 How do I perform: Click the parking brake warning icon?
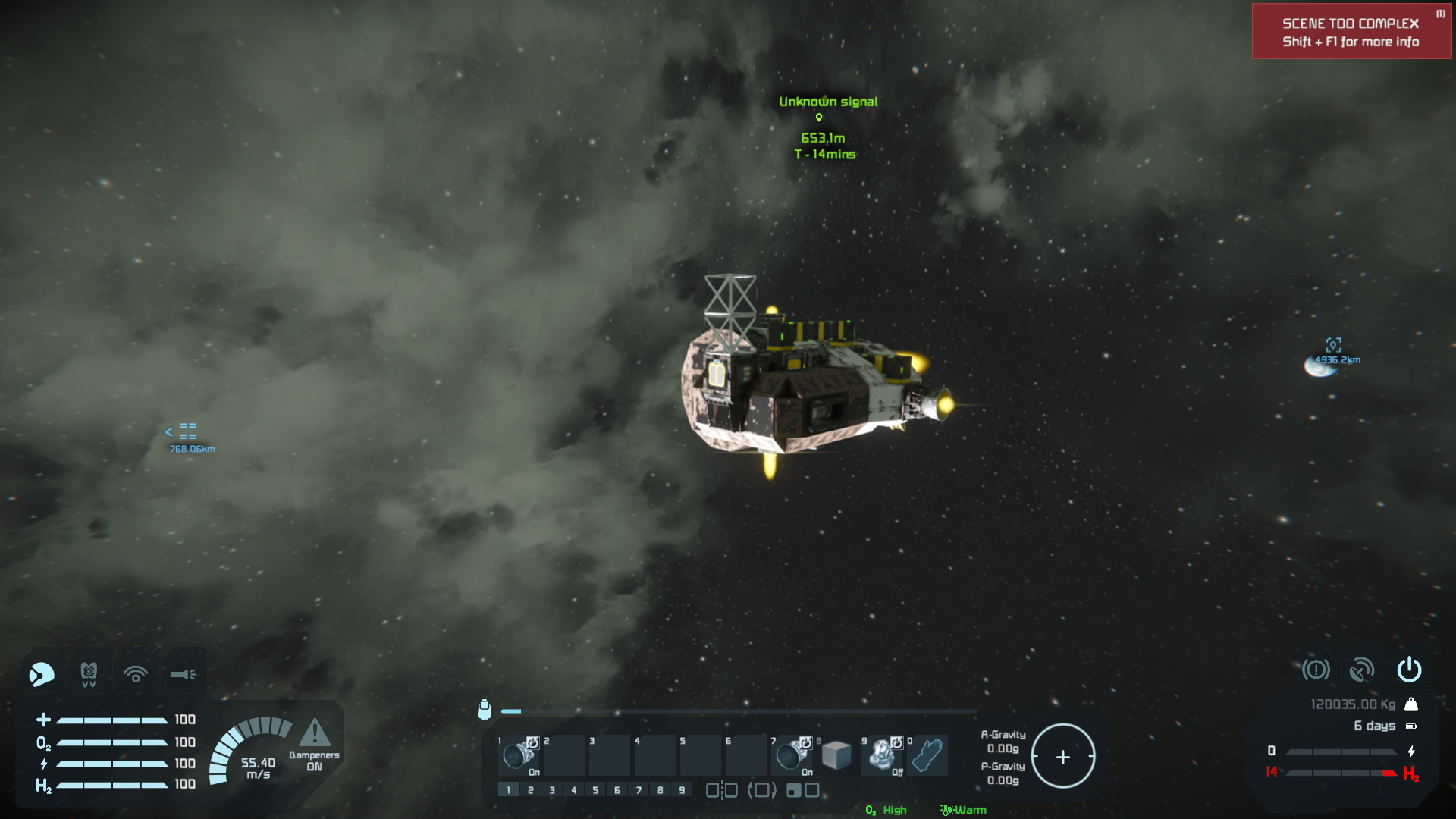(1316, 670)
